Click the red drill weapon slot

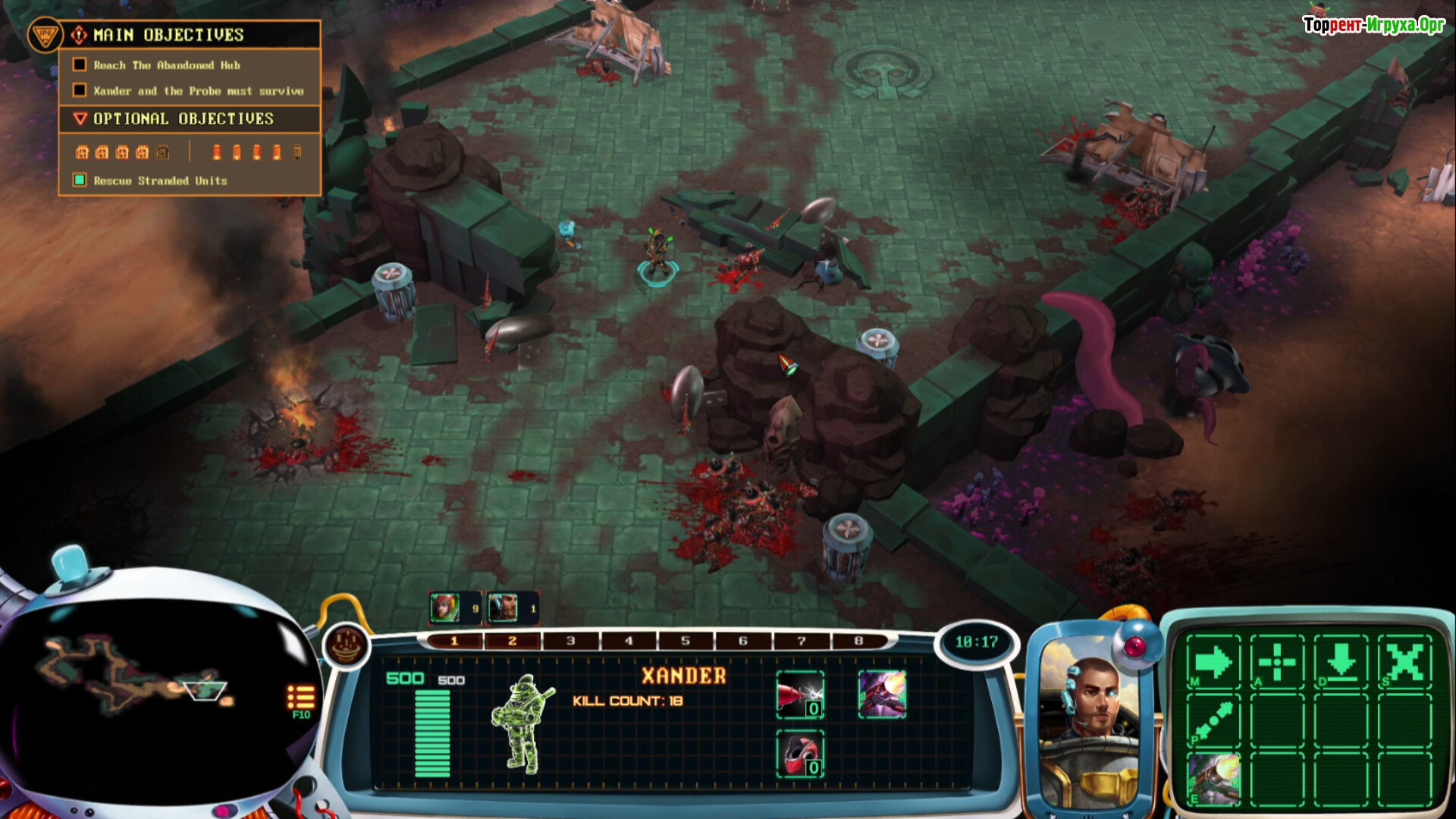[799, 694]
